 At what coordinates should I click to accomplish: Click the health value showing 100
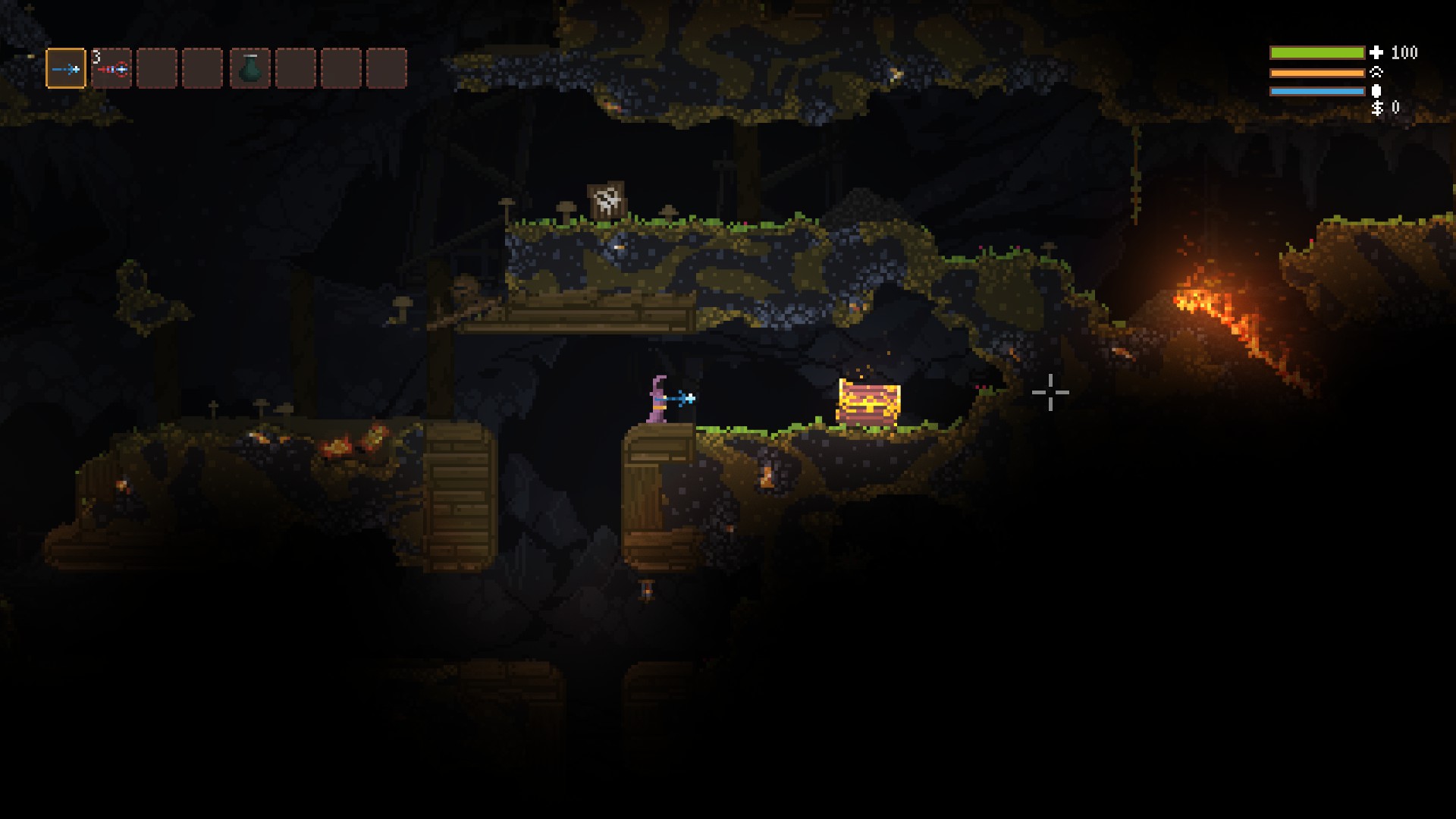click(x=1404, y=53)
